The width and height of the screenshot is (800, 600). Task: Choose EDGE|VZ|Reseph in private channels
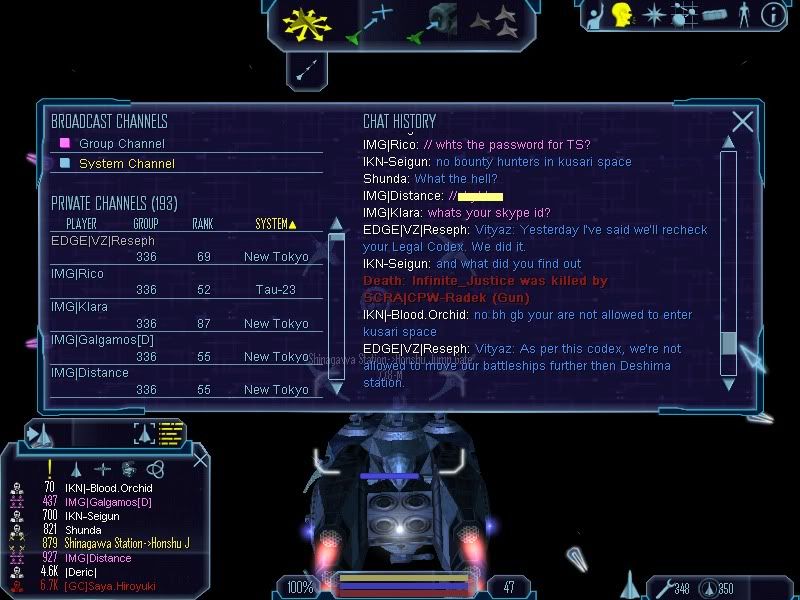pyautogui.click(x=103, y=241)
